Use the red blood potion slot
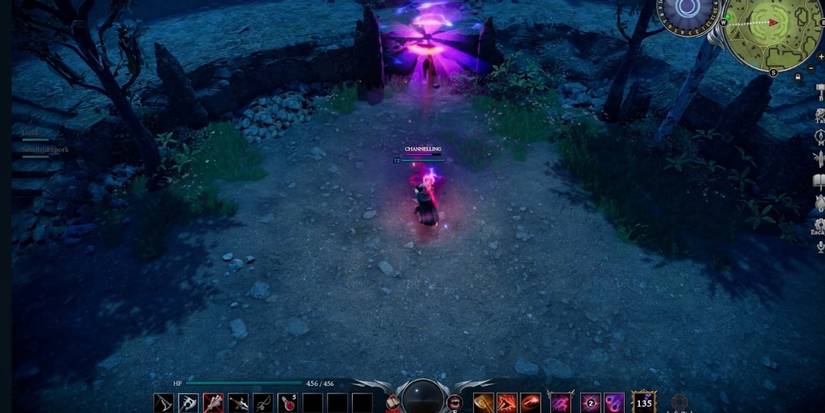The image size is (825, 413). click(288, 402)
